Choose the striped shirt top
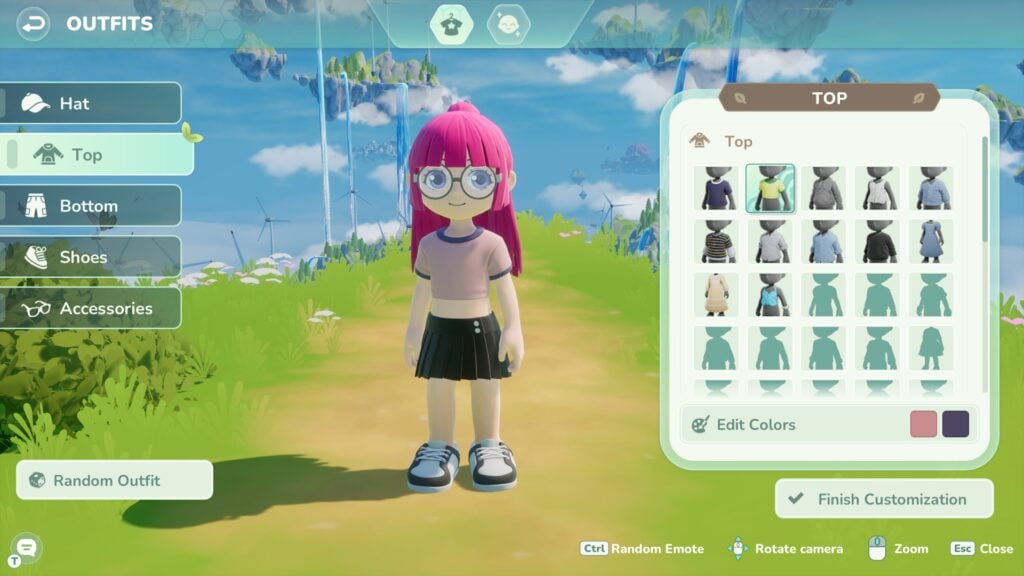The height and width of the screenshot is (576, 1024). (716, 242)
